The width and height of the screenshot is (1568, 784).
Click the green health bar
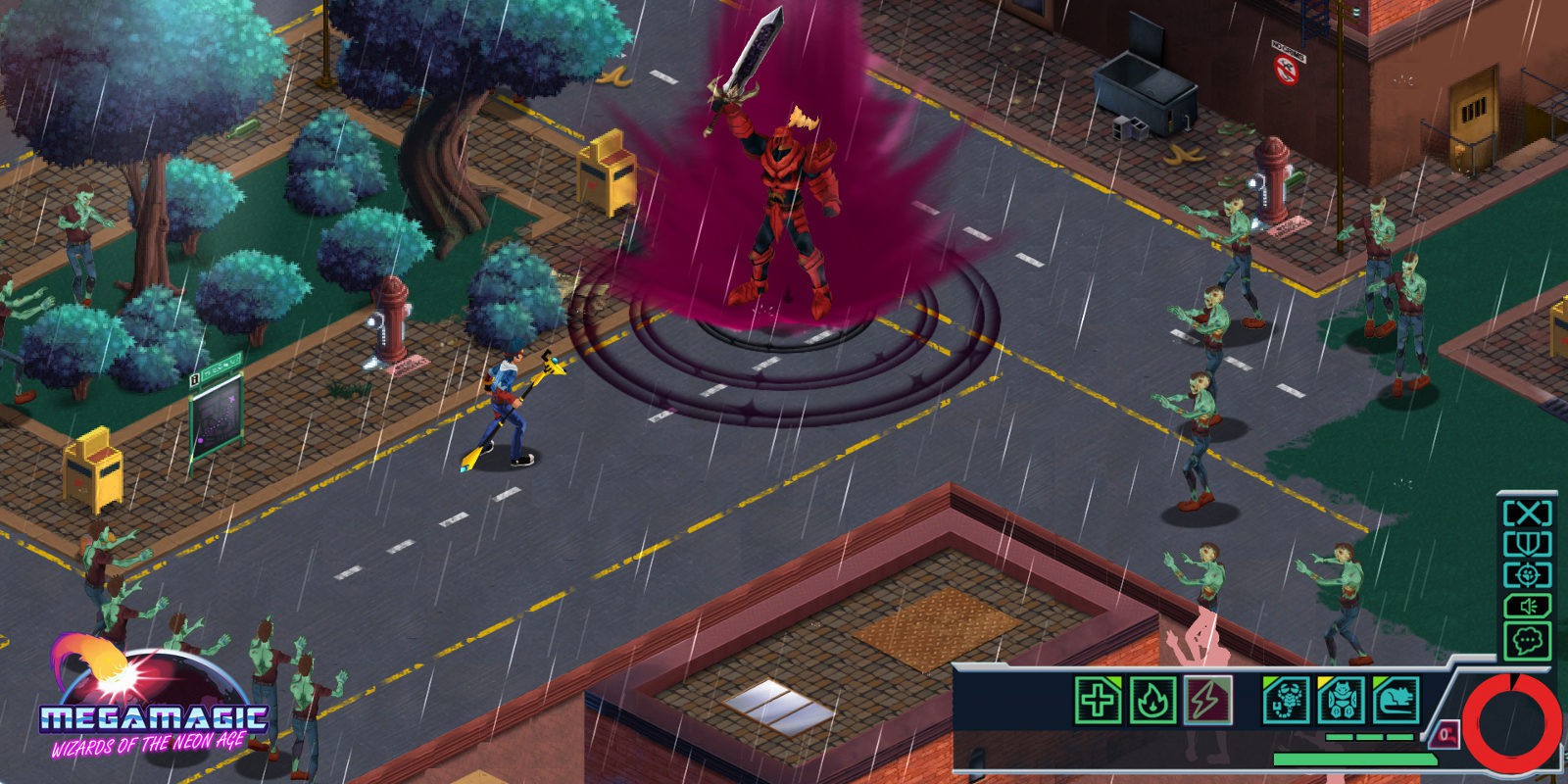(x=1356, y=760)
